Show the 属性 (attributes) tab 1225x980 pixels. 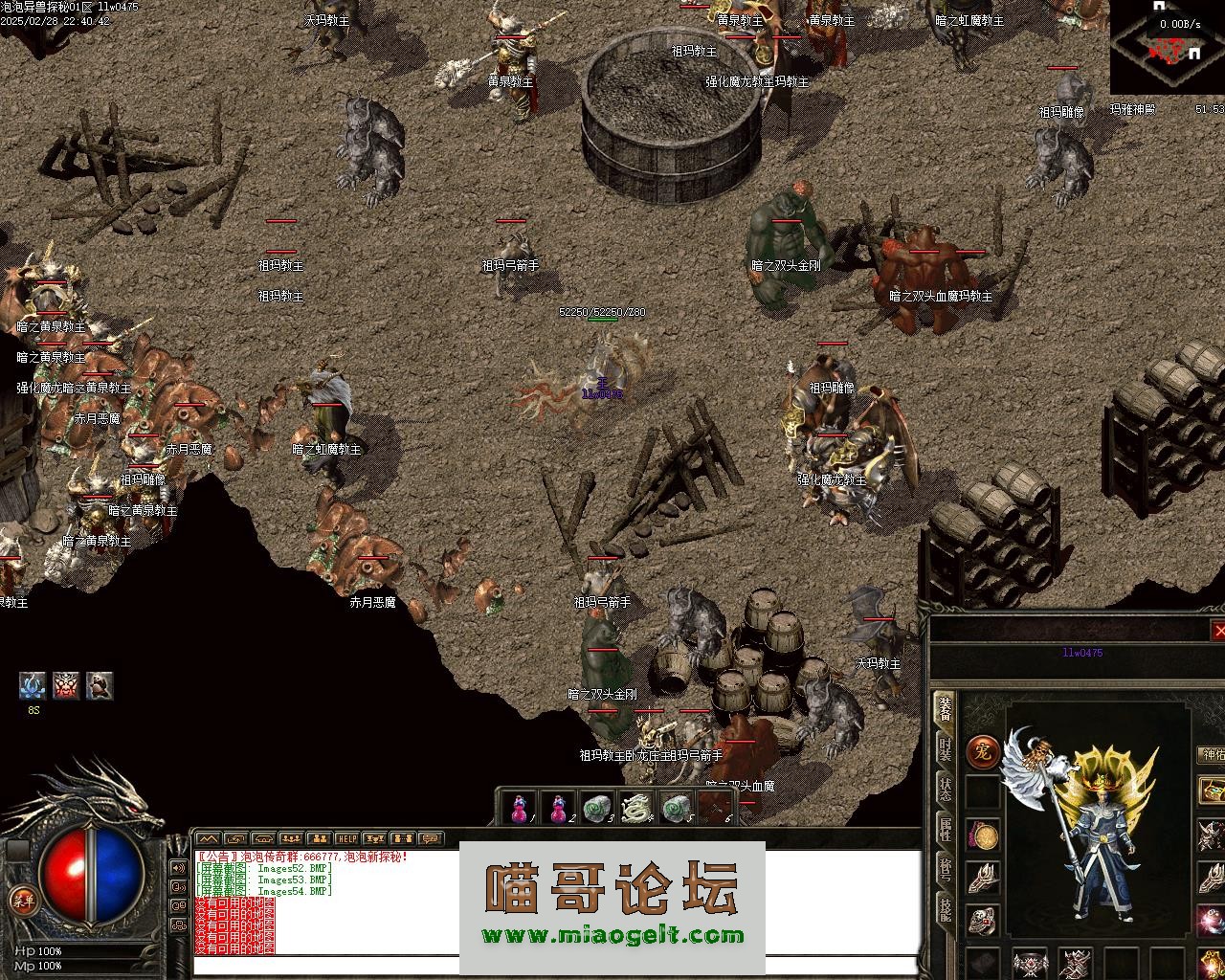(945, 829)
